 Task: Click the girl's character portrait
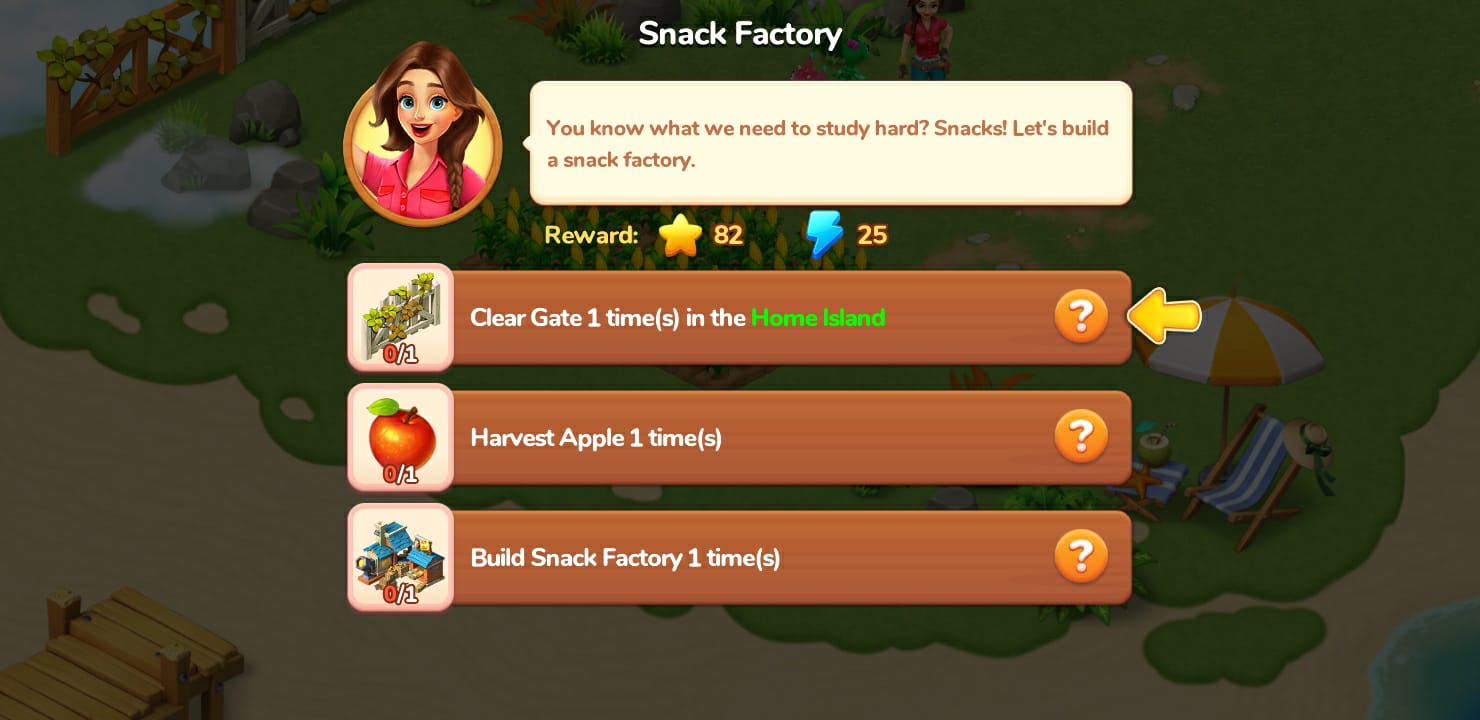[422, 133]
